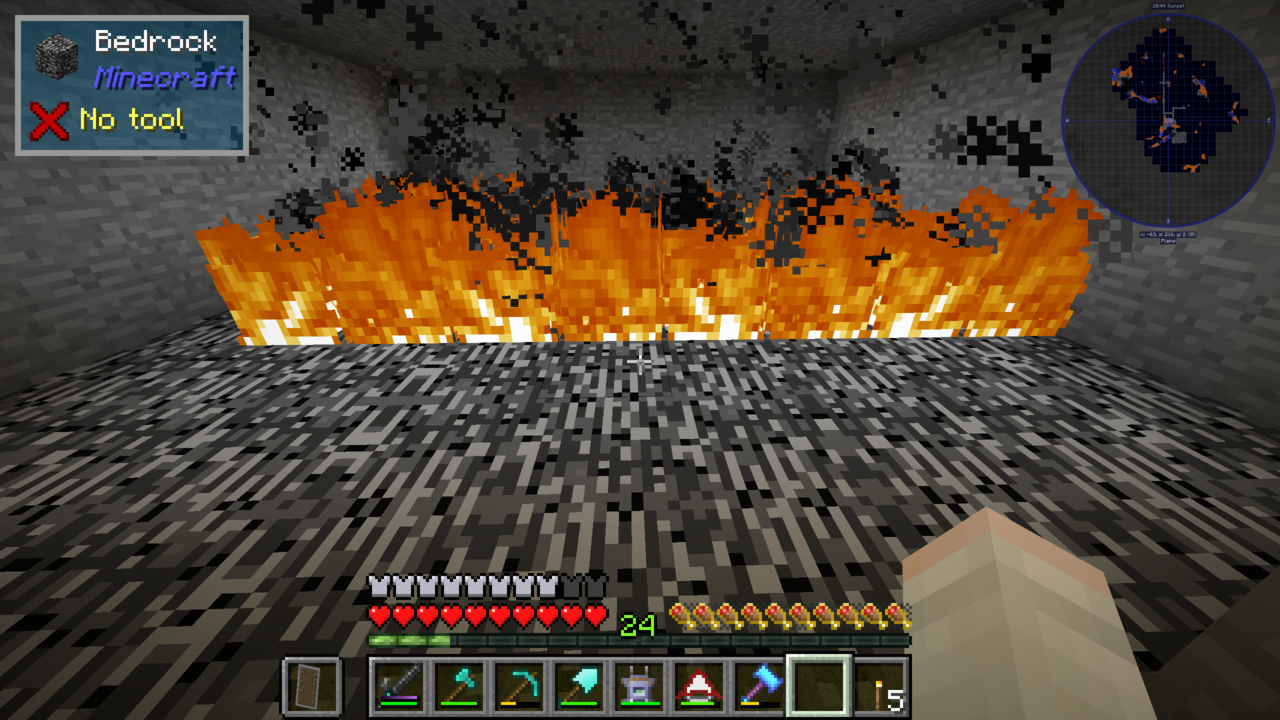Click the 18:44 Sunset time display

[x=1168, y=6]
